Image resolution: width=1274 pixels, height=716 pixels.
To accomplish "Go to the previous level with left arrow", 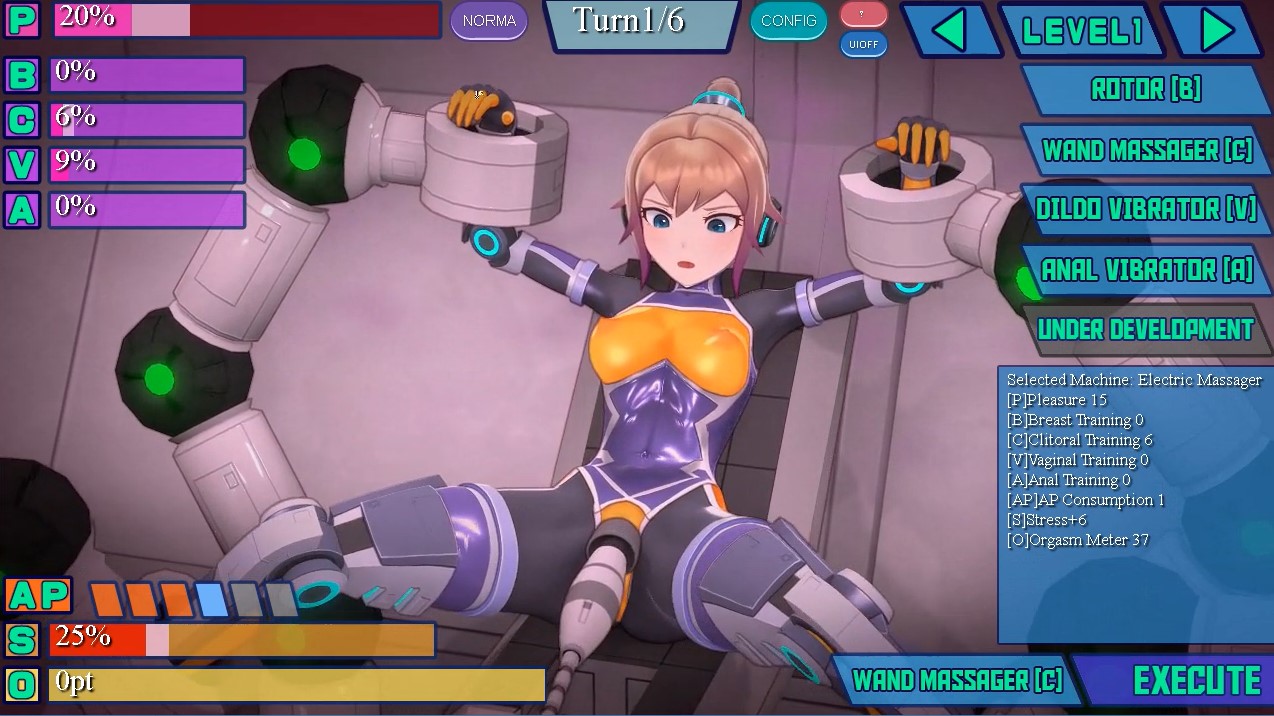I will [x=949, y=31].
